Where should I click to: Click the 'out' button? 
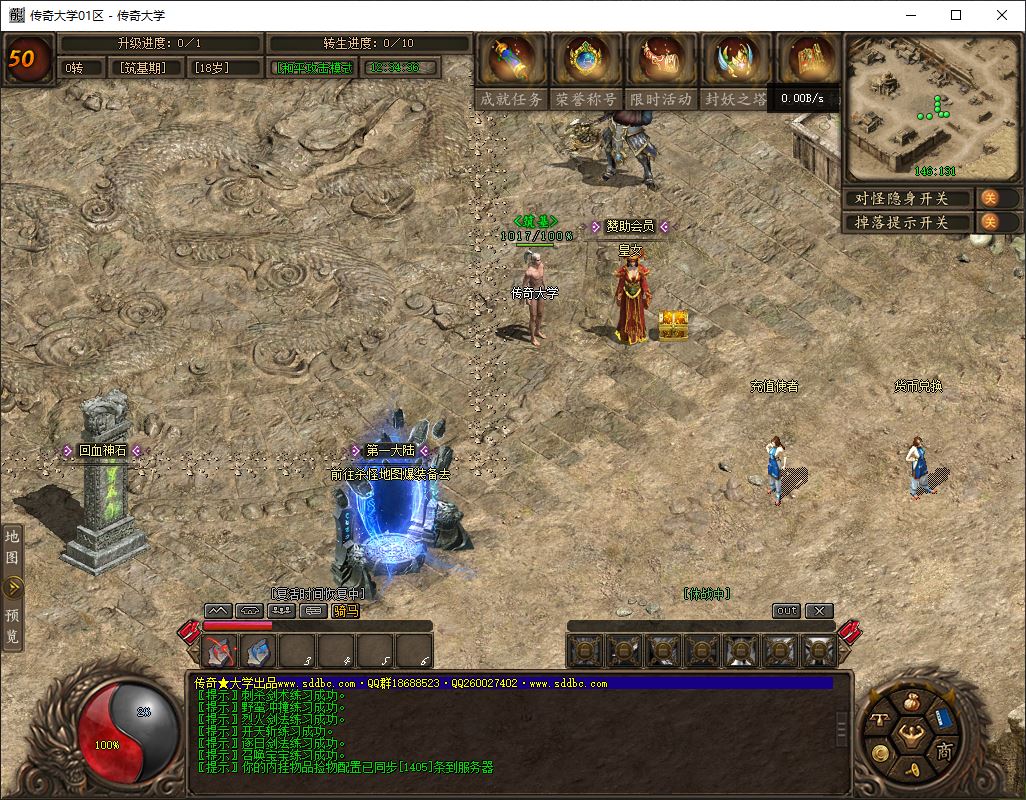[787, 610]
